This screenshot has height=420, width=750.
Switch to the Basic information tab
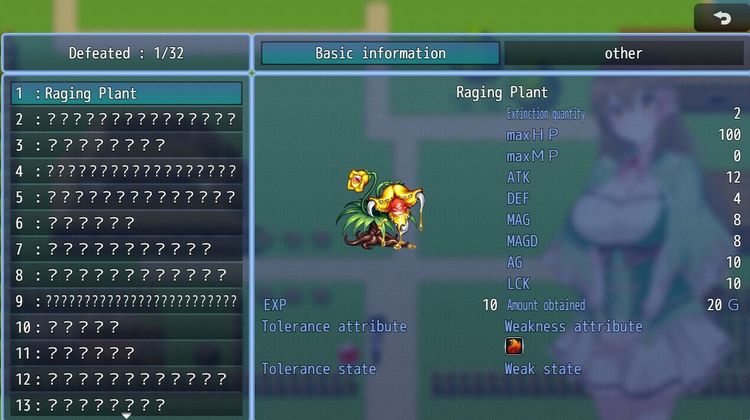pyautogui.click(x=380, y=53)
